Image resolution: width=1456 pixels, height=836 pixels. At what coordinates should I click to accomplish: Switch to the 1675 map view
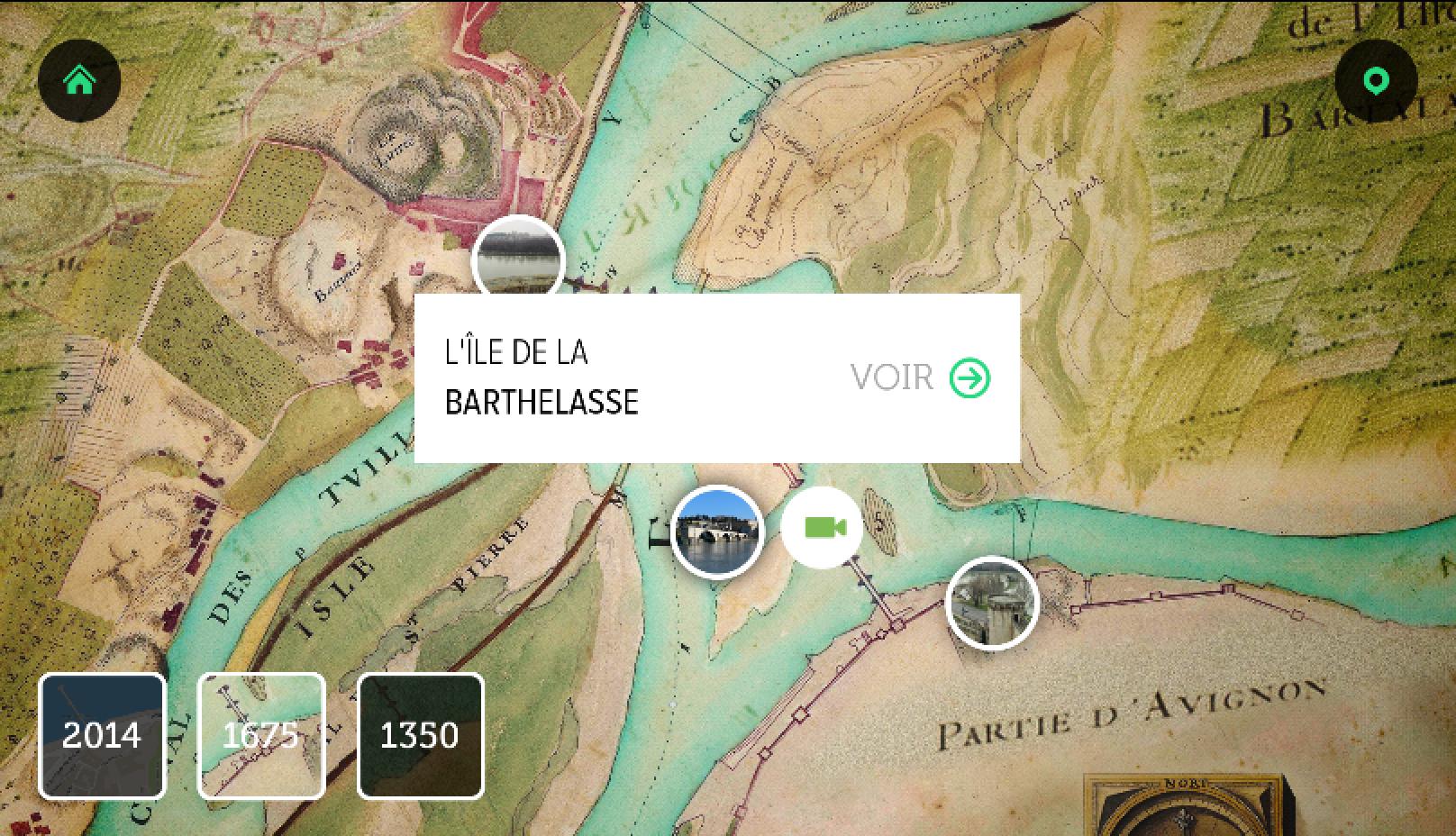click(260, 735)
